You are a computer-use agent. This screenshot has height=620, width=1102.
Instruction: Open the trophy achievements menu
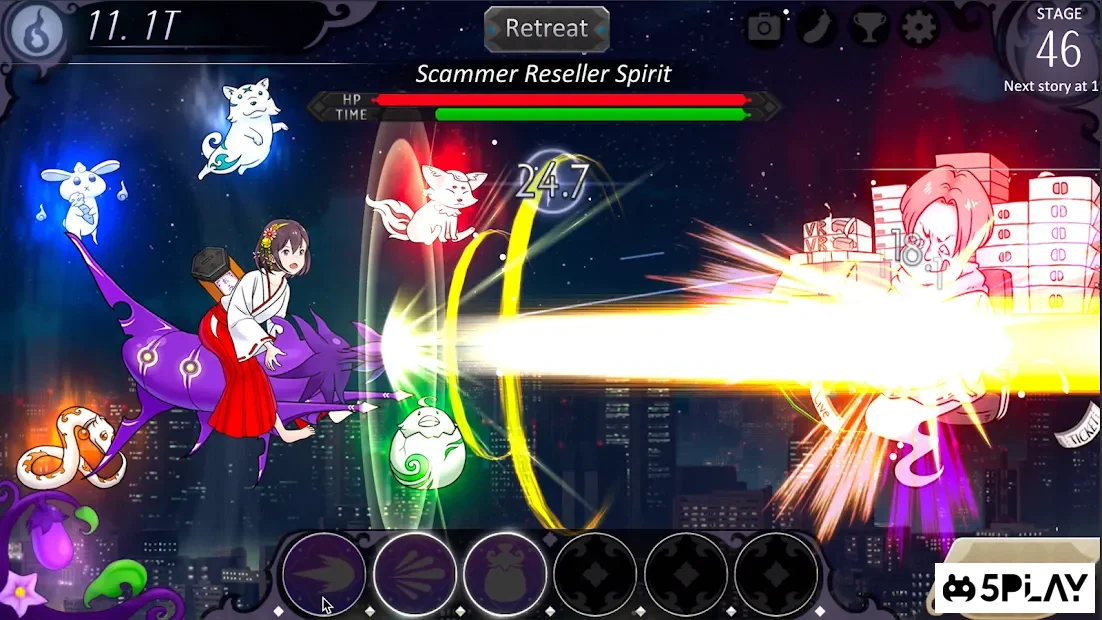pyautogui.click(x=869, y=28)
